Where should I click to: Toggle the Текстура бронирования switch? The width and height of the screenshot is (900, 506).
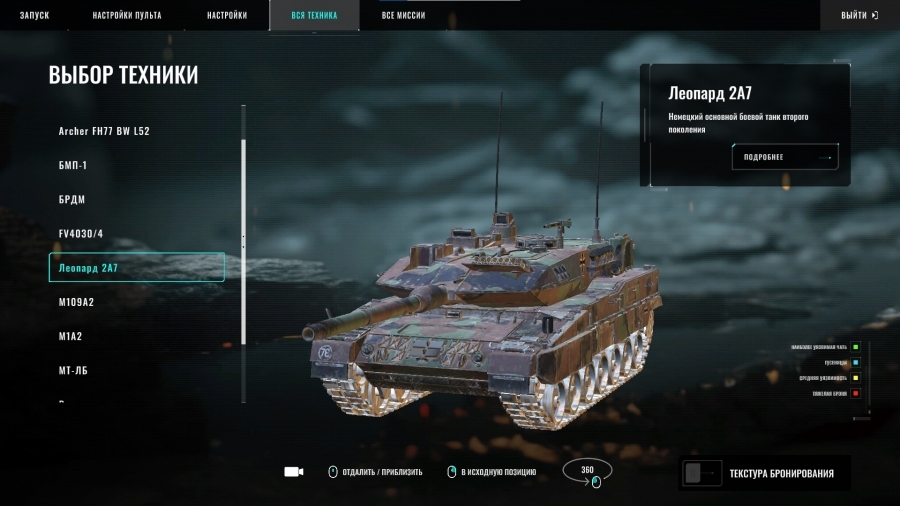pyautogui.click(x=701, y=474)
